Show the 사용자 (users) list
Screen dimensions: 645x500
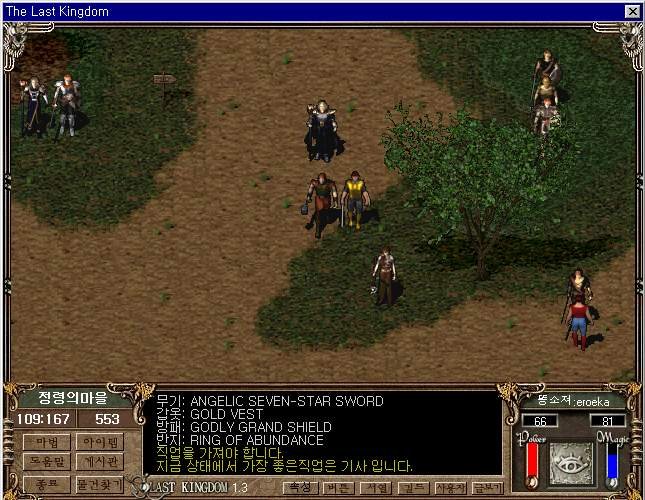pos(448,488)
